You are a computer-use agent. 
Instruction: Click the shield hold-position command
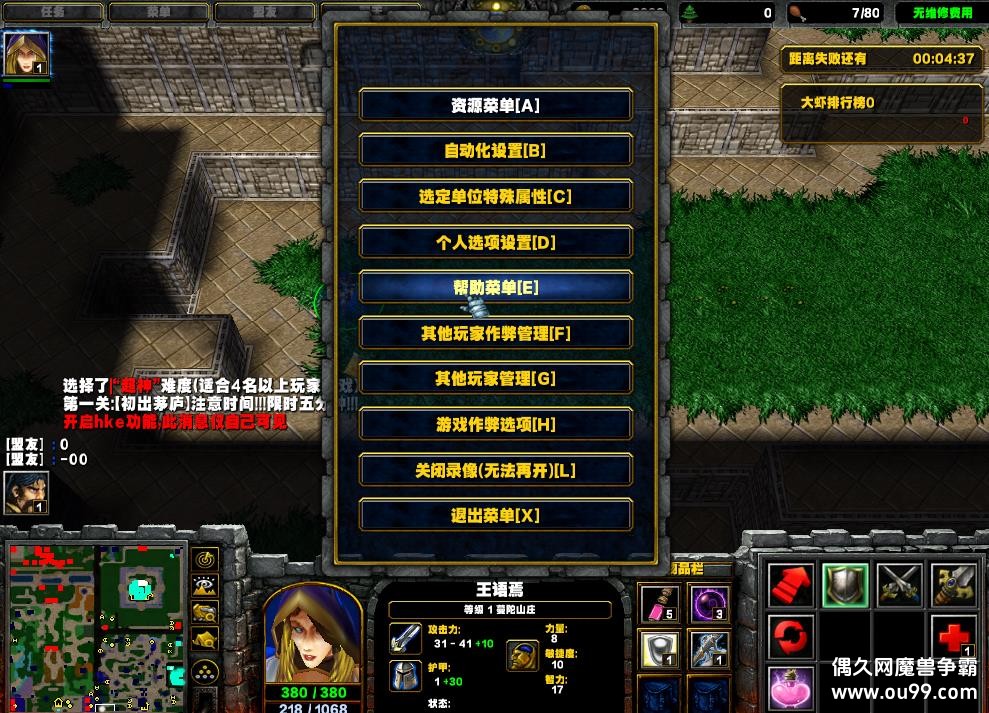coord(844,586)
